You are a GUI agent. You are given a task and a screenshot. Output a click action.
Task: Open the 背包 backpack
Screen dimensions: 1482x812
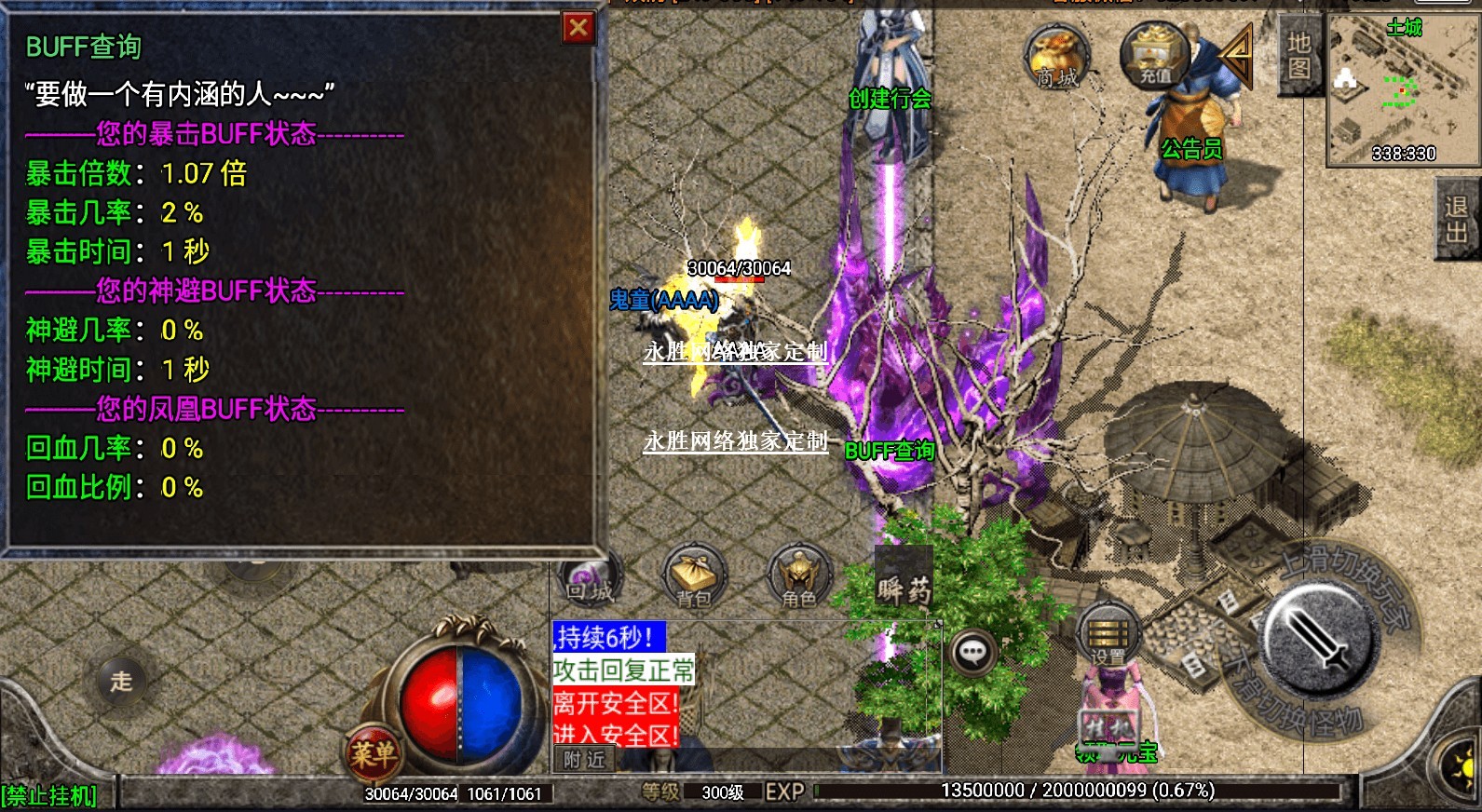tap(694, 577)
